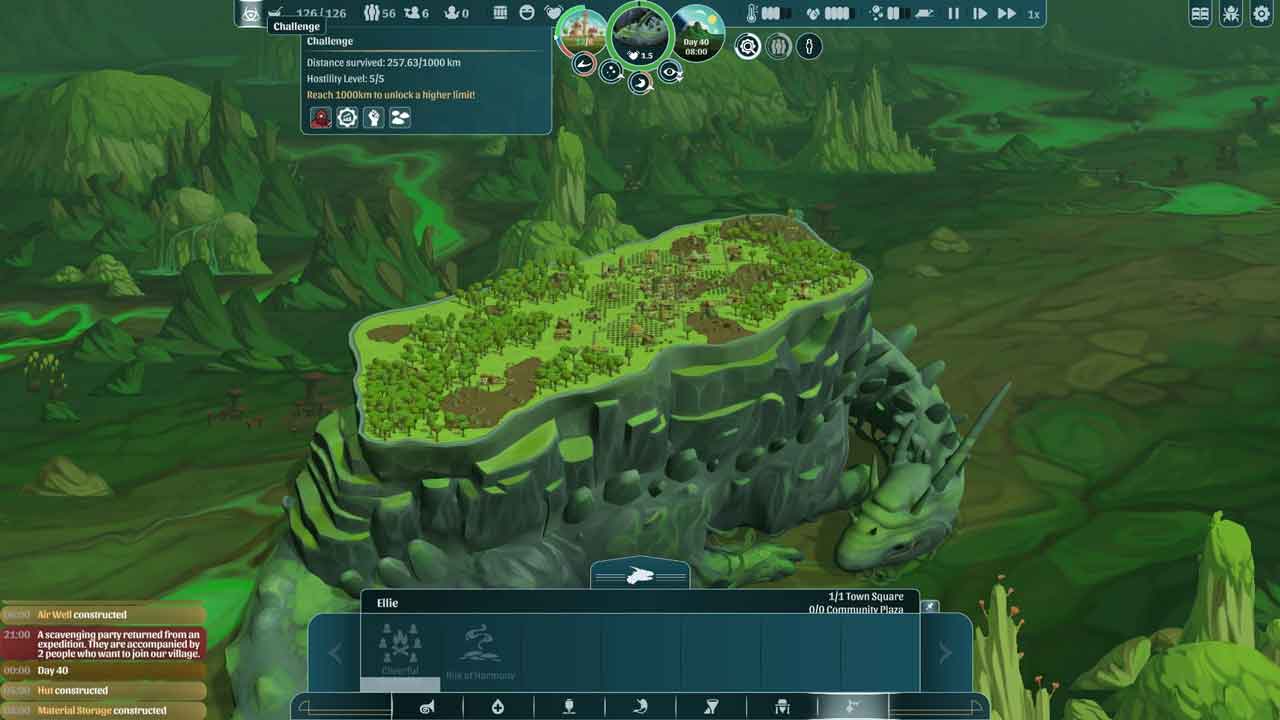Select the Cheerful command icon
Image resolution: width=1280 pixels, height=720 pixels.
(x=400, y=650)
